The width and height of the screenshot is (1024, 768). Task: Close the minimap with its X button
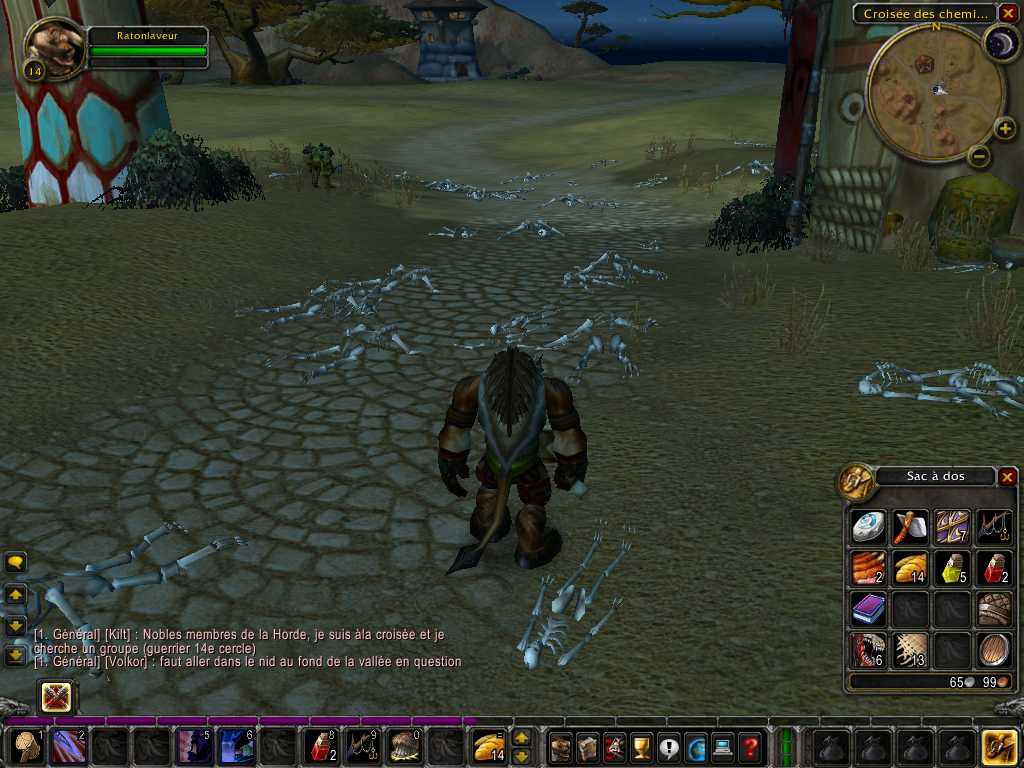(x=1008, y=13)
